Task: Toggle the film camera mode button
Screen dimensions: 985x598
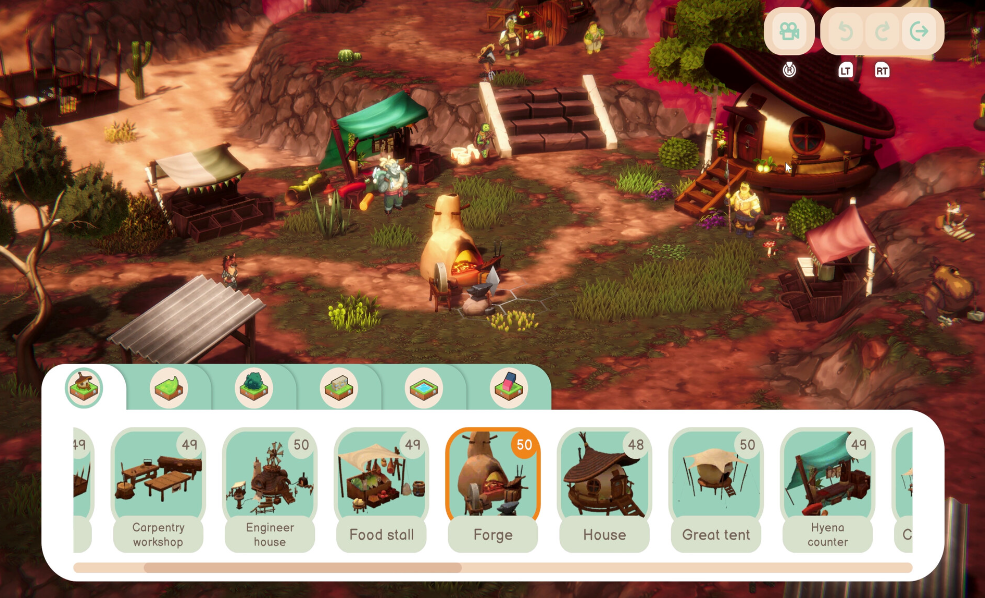Action: [790, 32]
